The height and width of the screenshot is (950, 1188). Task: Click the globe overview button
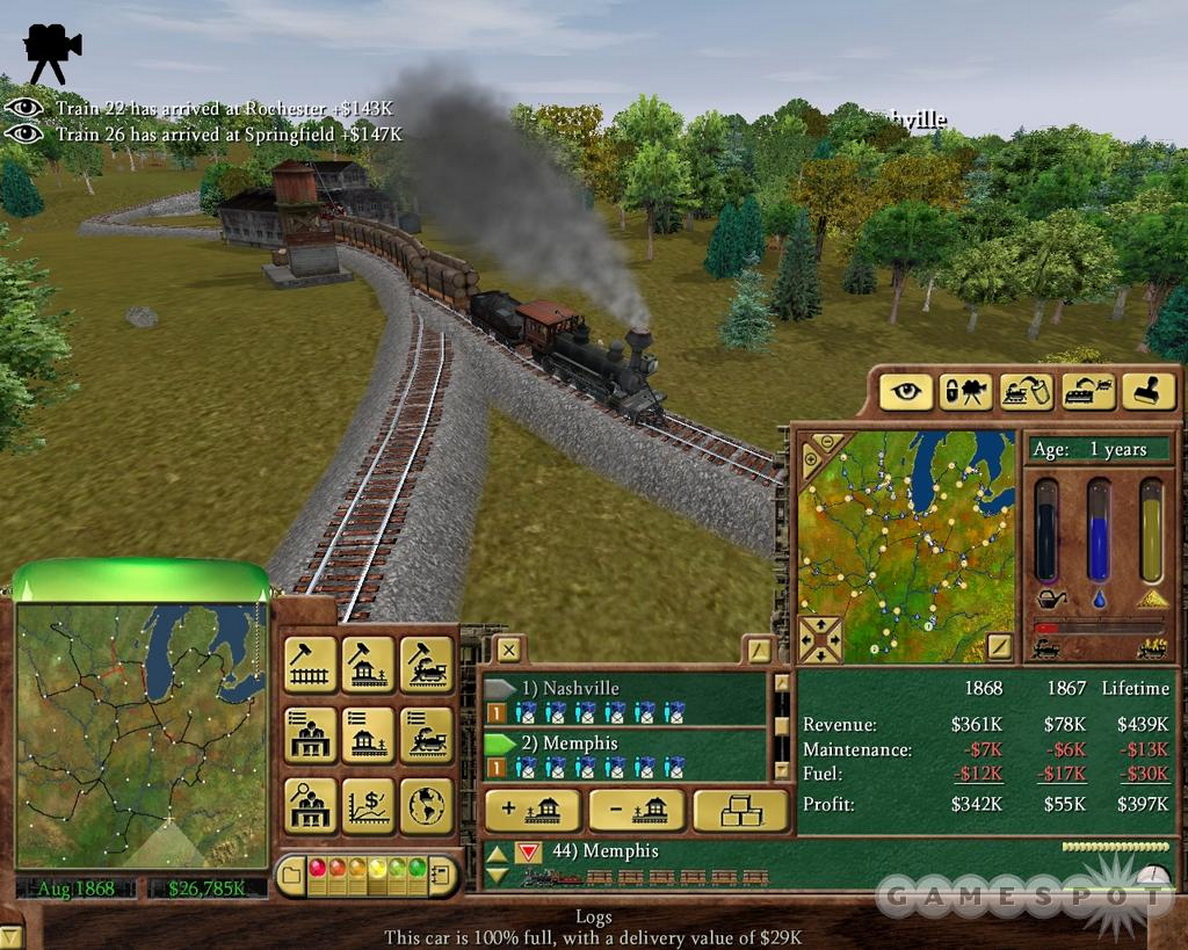[428, 806]
